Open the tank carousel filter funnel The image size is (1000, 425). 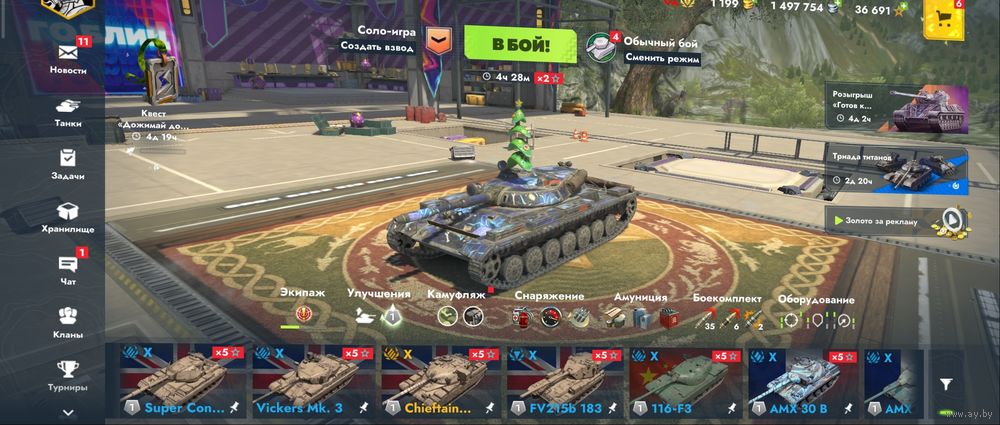[946, 383]
